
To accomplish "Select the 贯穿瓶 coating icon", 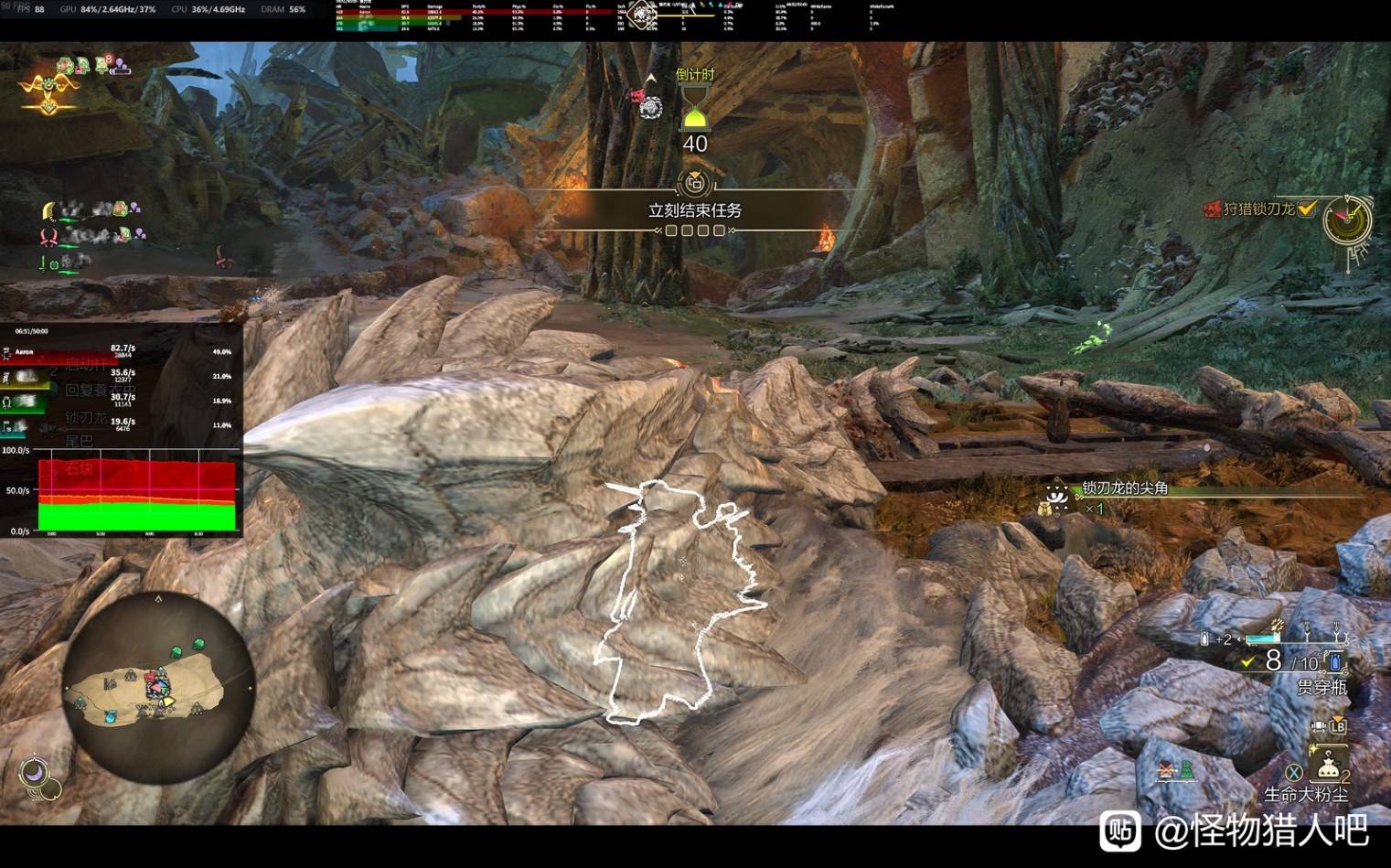I will click(1334, 660).
